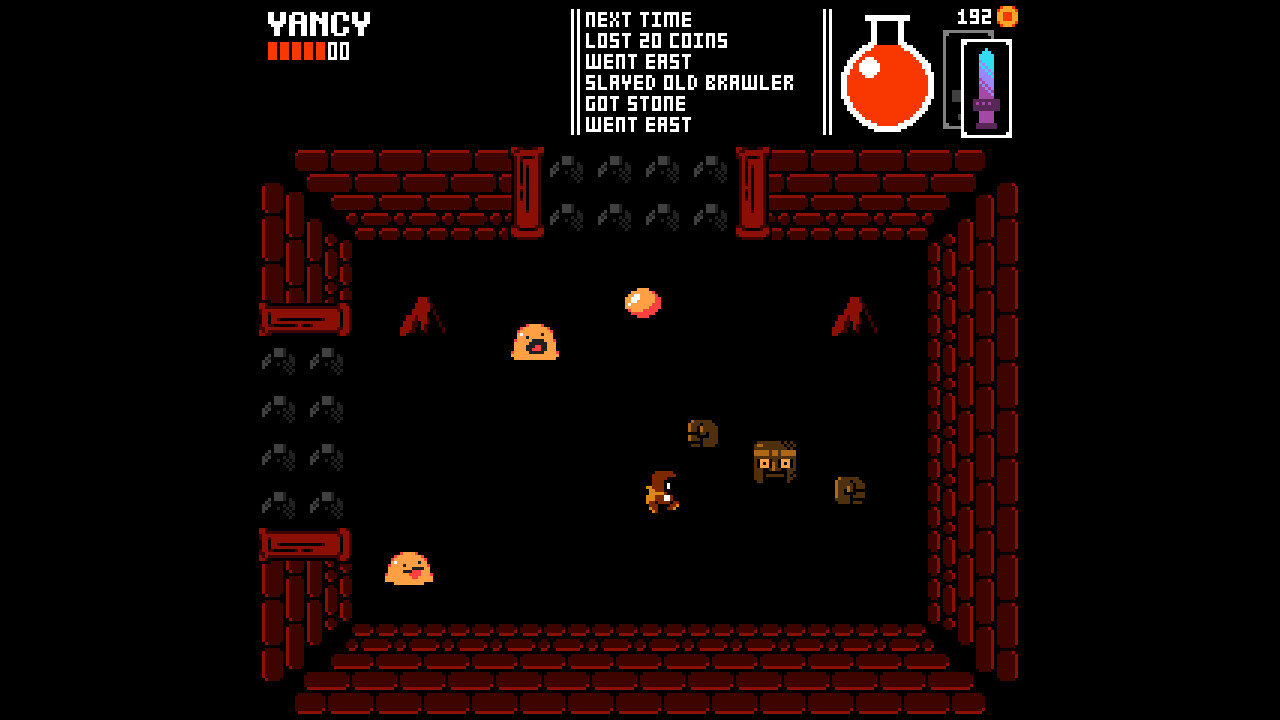1280x720 pixels.
Task: Click the GOT STONE log entry
Action: pyautogui.click(x=634, y=104)
